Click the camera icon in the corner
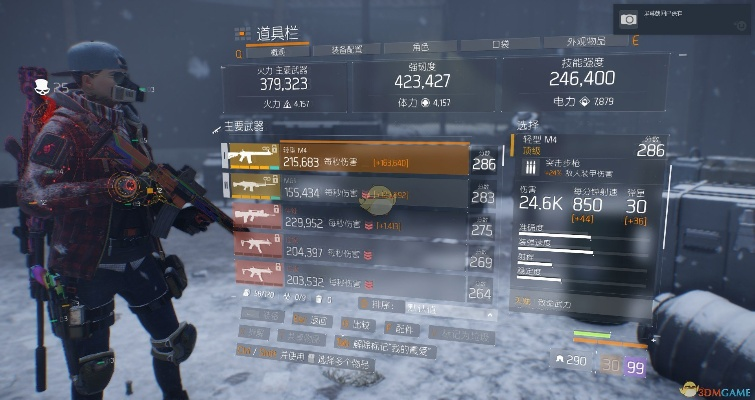The height and width of the screenshot is (400, 755). (629, 20)
